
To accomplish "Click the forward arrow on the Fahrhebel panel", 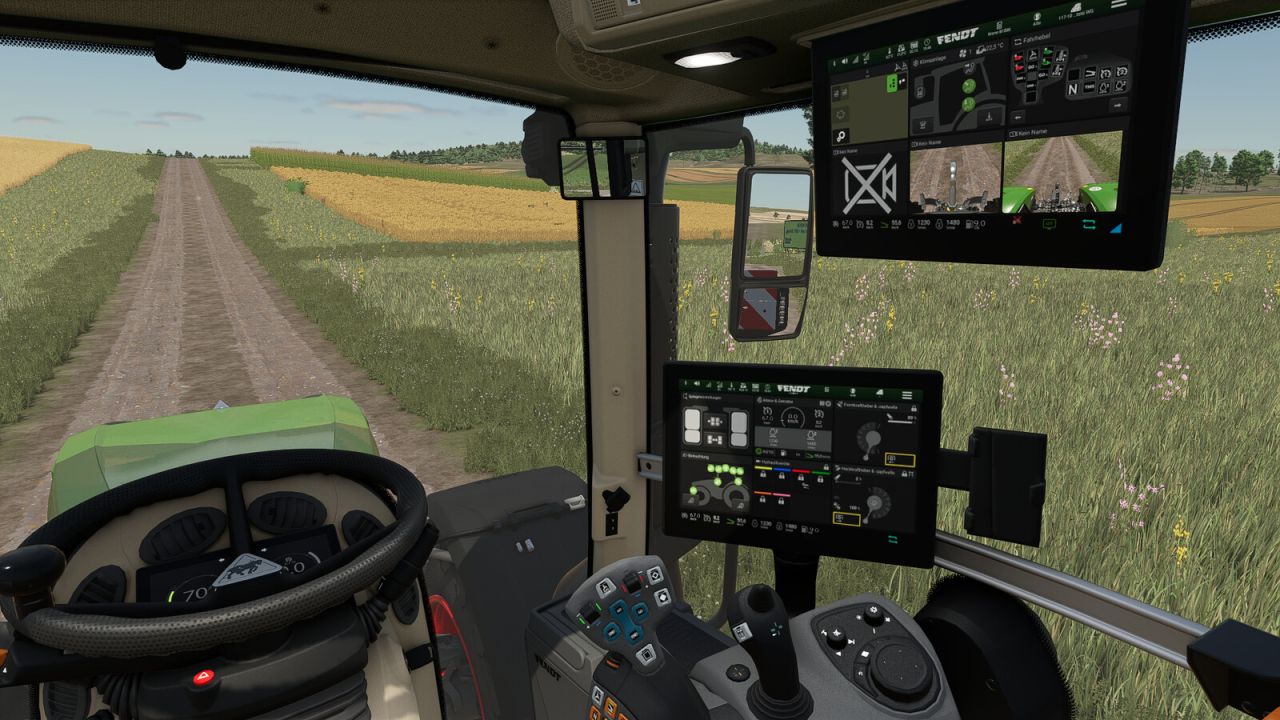I will tap(1116, 105).
